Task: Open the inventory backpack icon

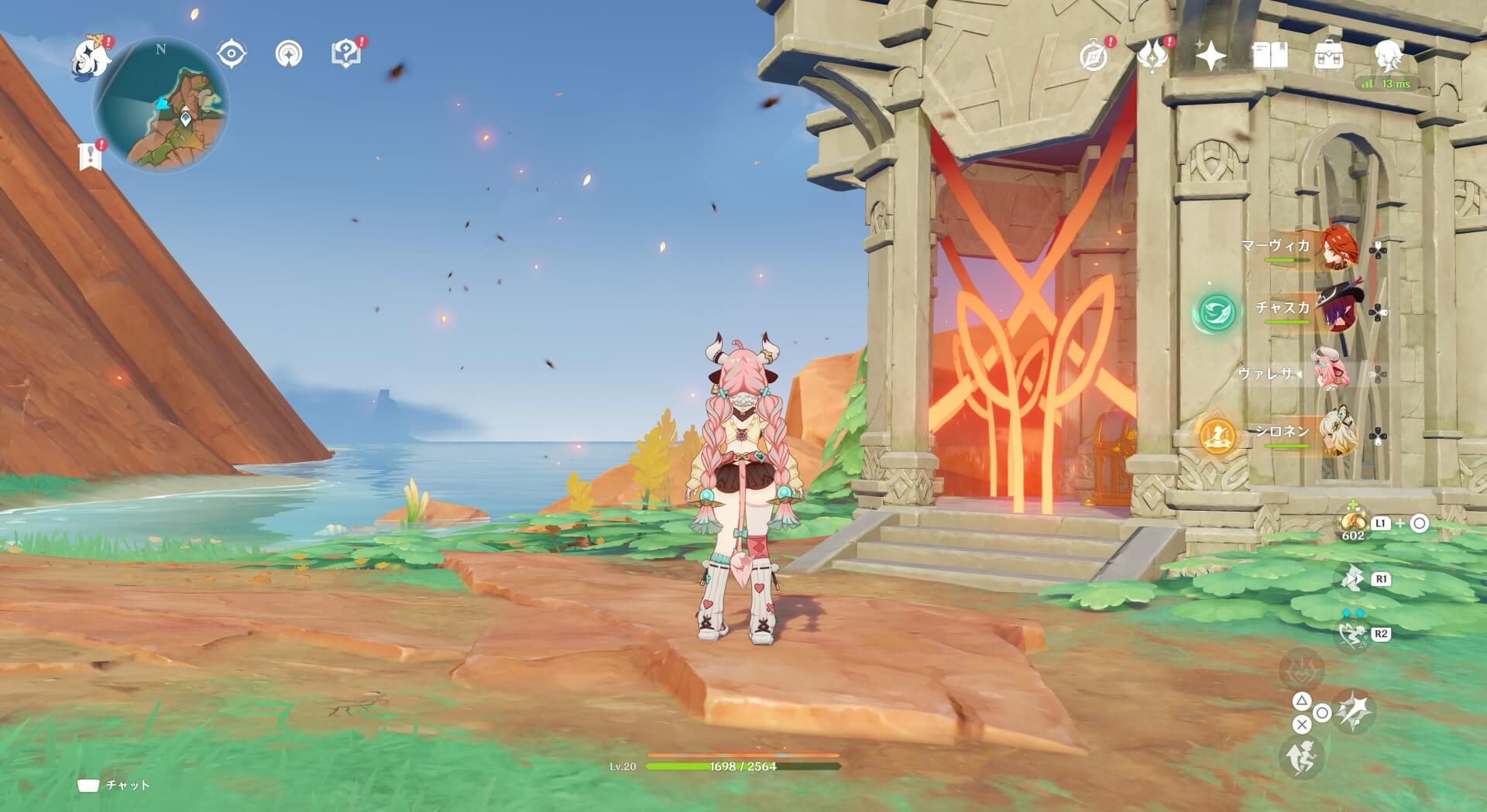Action: tap(1328, 56)
